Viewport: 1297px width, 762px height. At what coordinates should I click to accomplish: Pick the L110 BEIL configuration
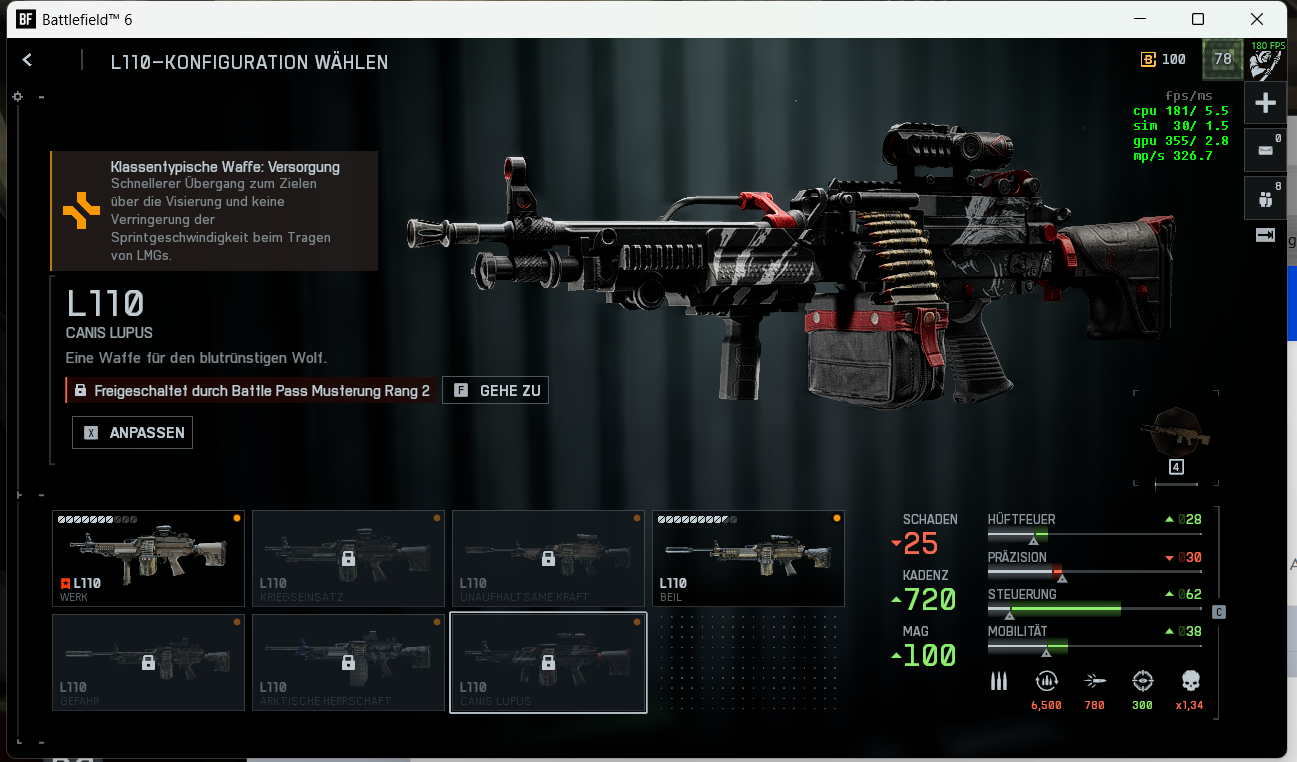pyautogui.click(x=748, y=558)
